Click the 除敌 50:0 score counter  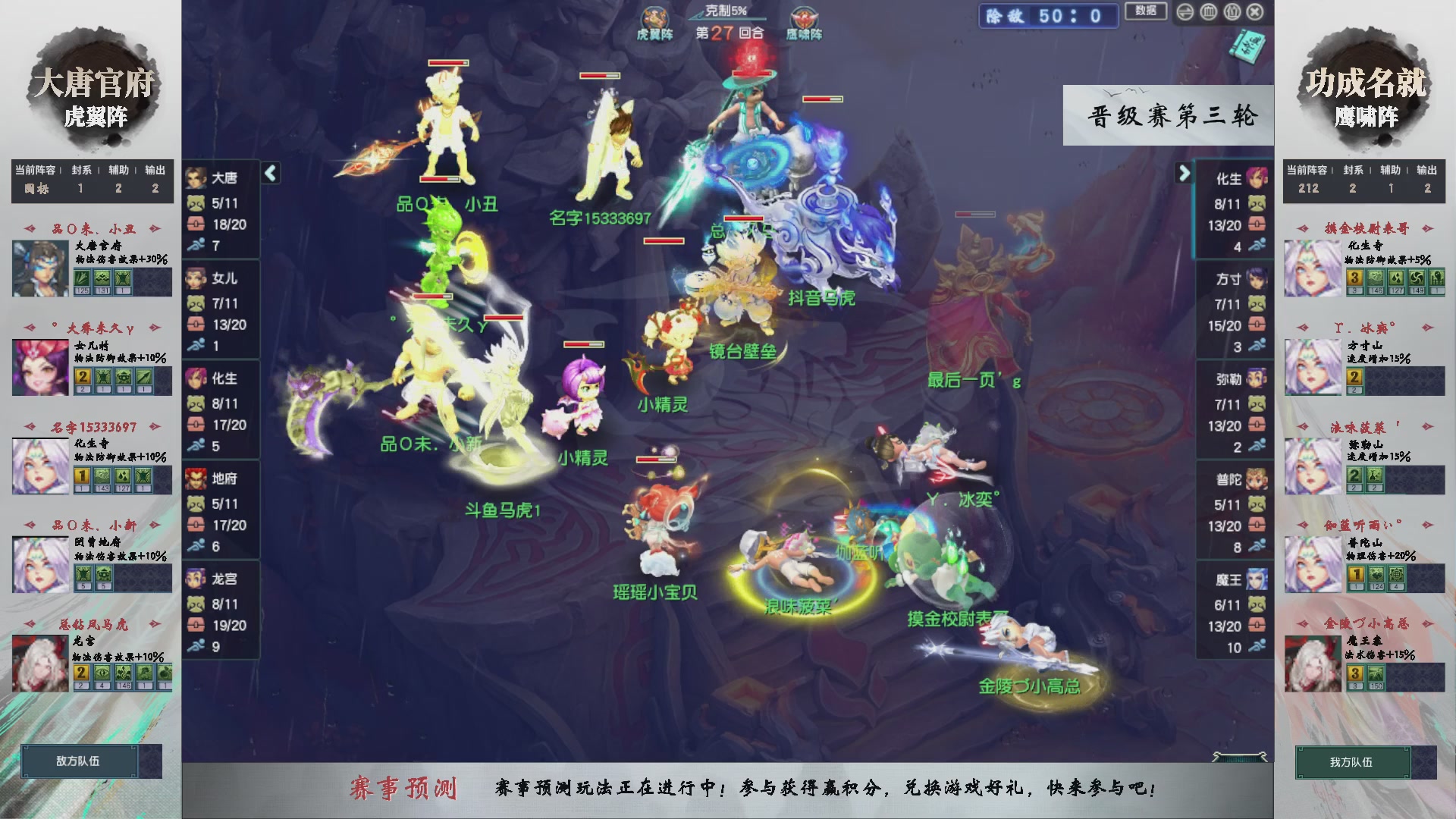[1050, 17]
